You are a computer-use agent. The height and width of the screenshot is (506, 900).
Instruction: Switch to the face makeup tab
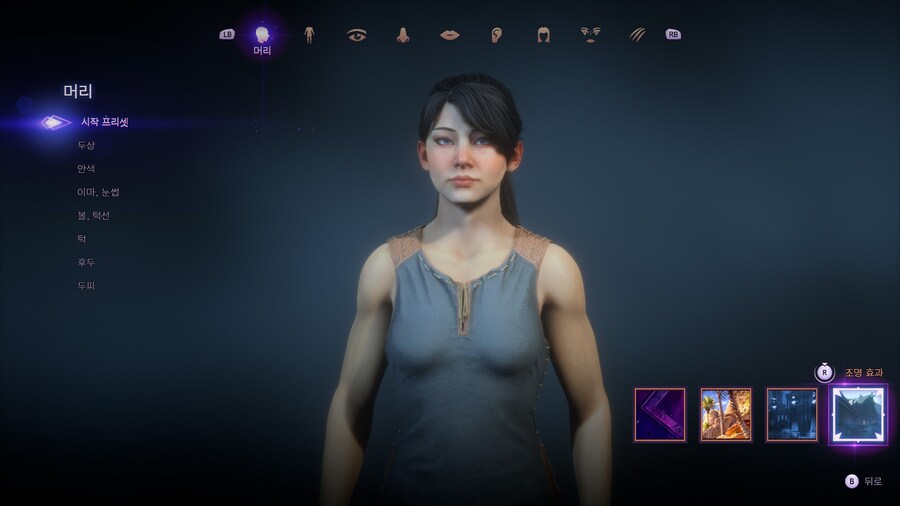tap(590, 35)
